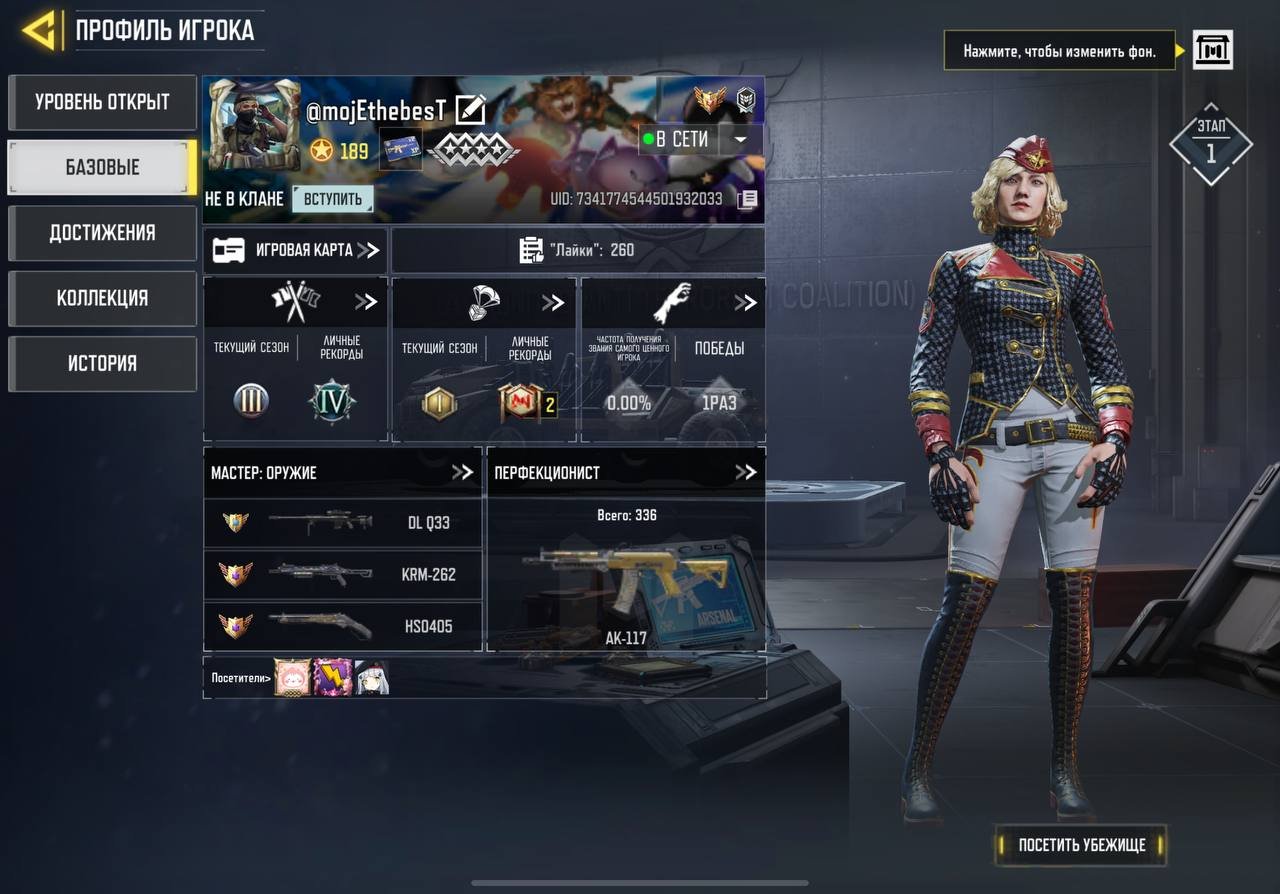
Task: Go back using the yellow arrow
Action: 38,31
